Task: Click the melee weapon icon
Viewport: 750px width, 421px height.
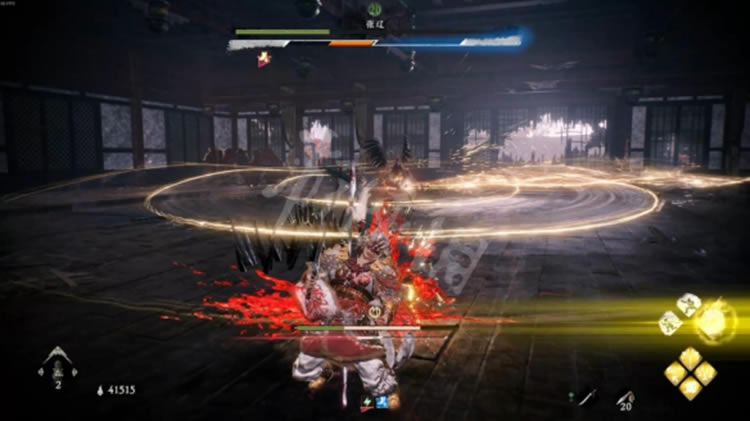Action: click(x=587, y=397)
